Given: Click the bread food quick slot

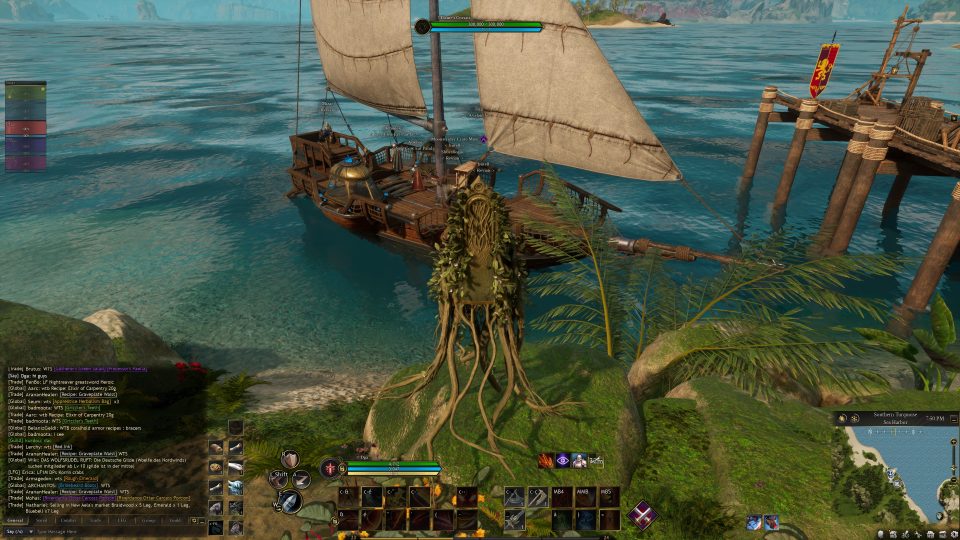Looking at the screenshot, I should [x=216, y=468].
